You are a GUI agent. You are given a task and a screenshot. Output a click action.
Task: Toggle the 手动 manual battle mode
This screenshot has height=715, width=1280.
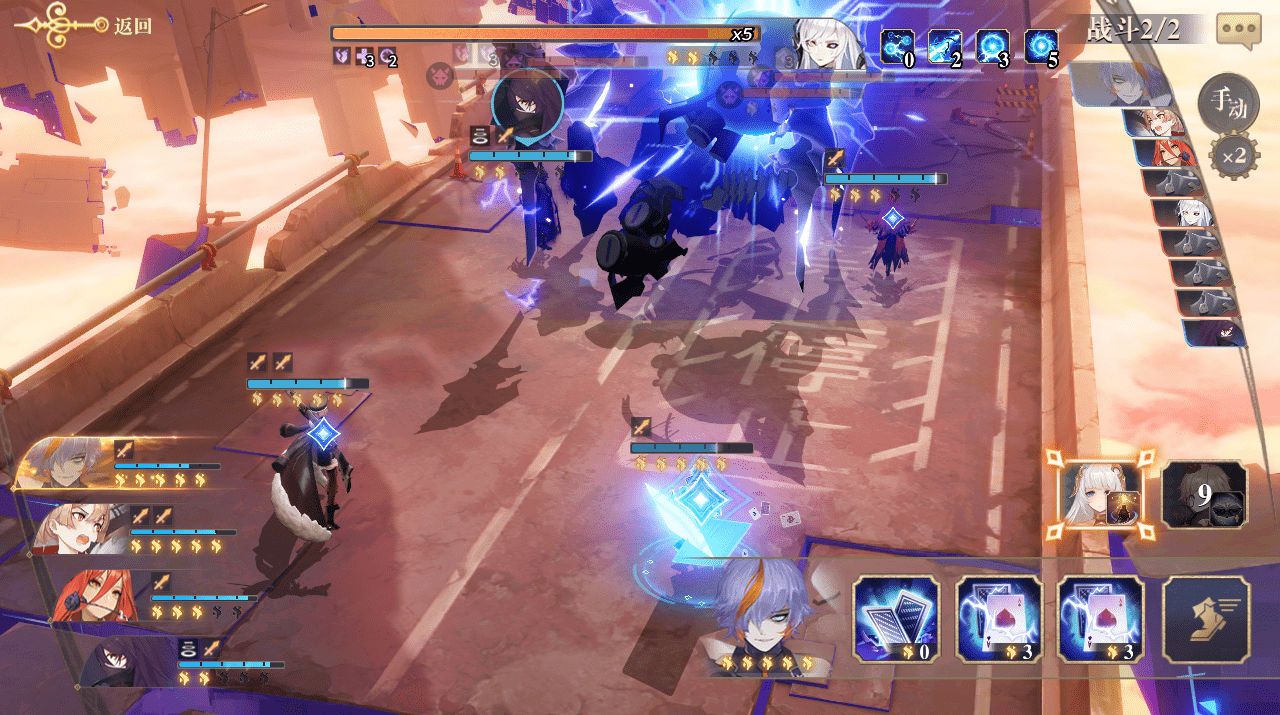click(x=1227, y=103)
